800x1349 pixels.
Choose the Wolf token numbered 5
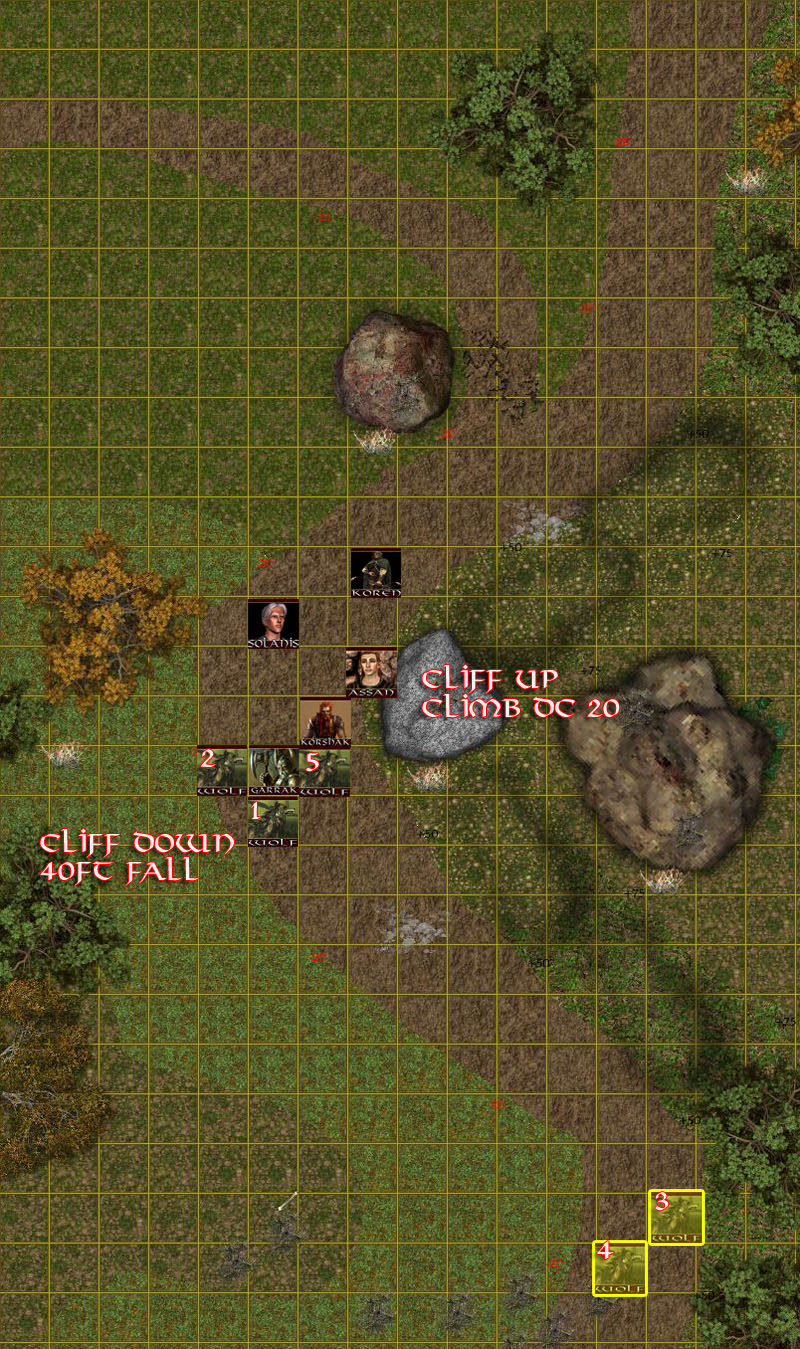325,771
